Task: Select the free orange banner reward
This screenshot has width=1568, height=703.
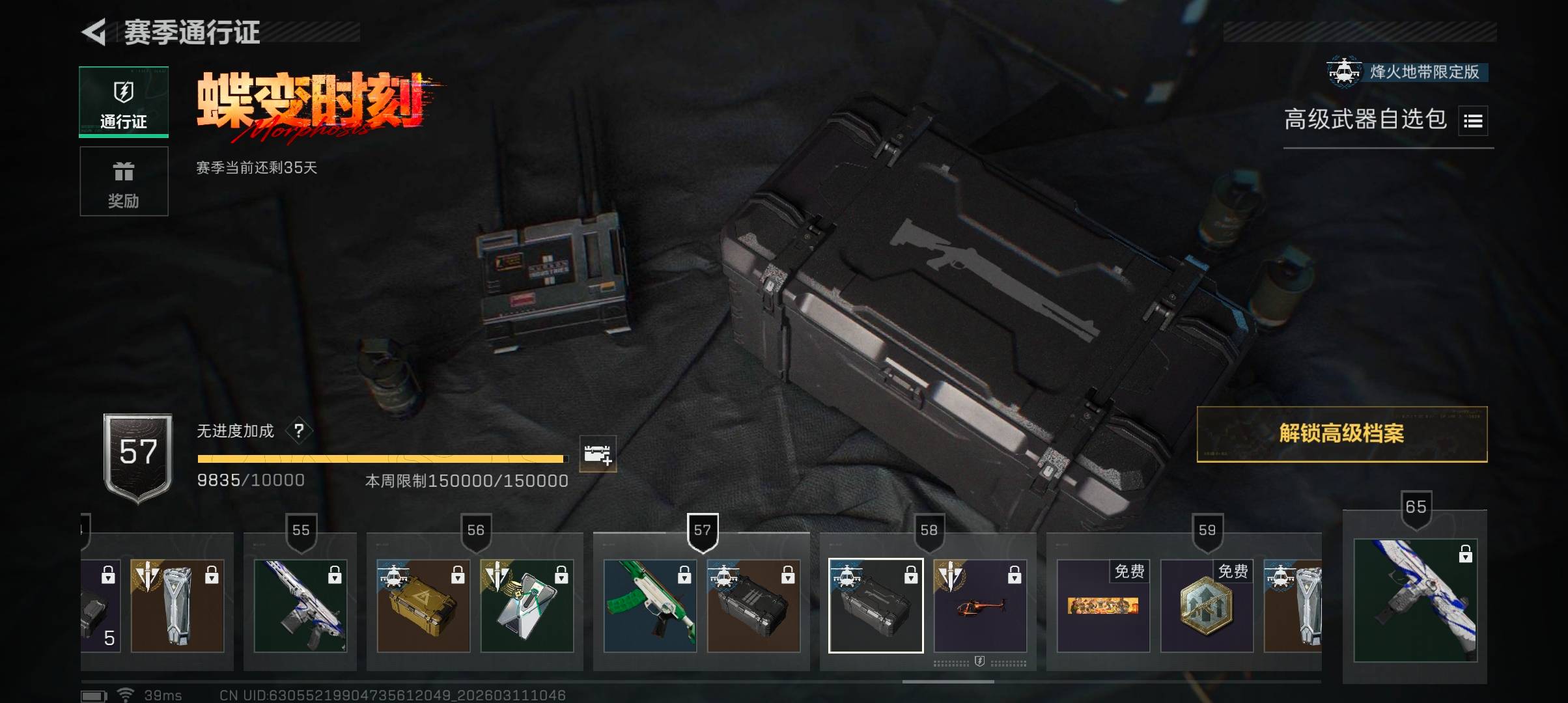Action: [1103, 606]
